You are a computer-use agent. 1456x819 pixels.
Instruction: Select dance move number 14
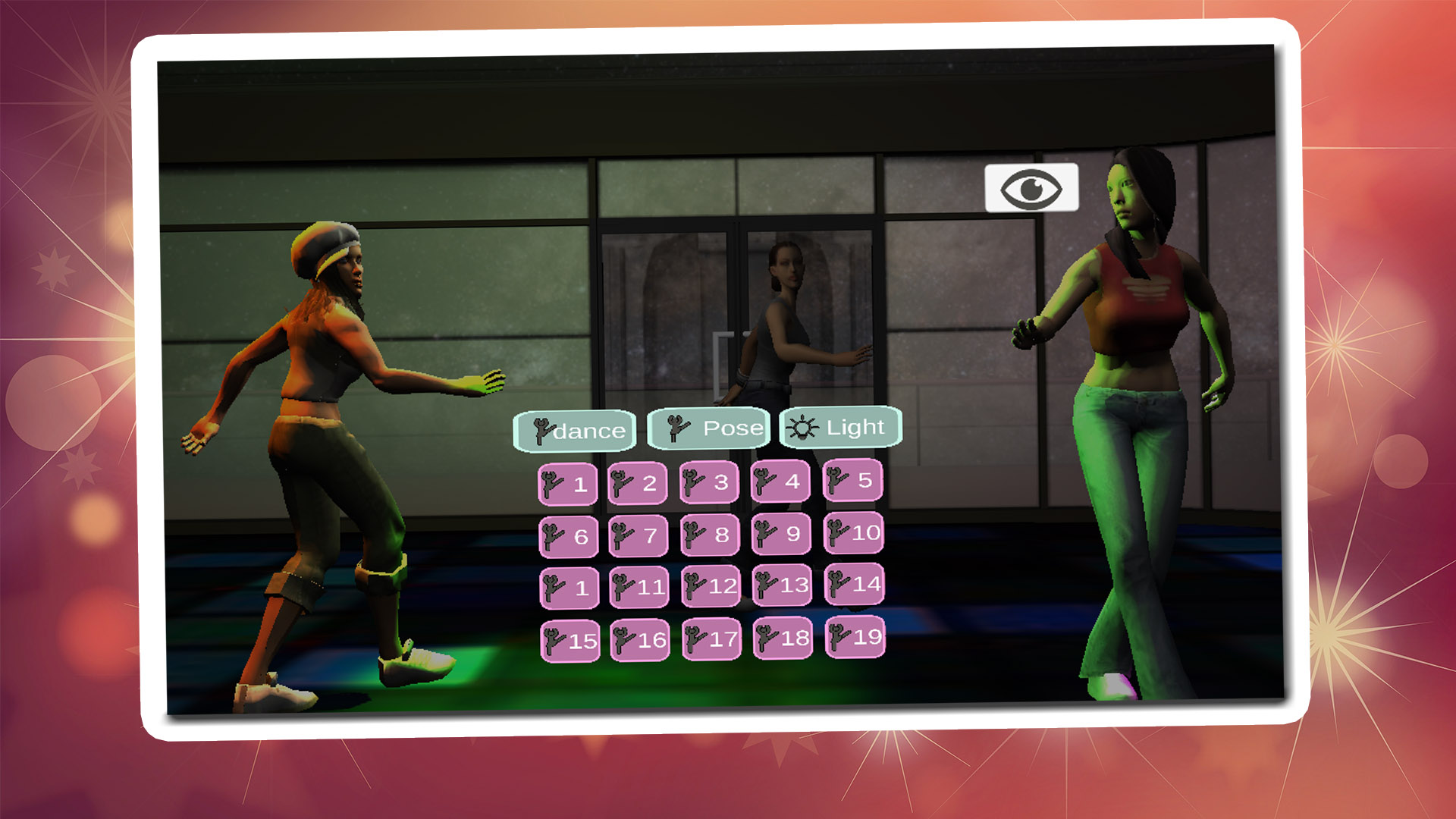click(854, 585)
